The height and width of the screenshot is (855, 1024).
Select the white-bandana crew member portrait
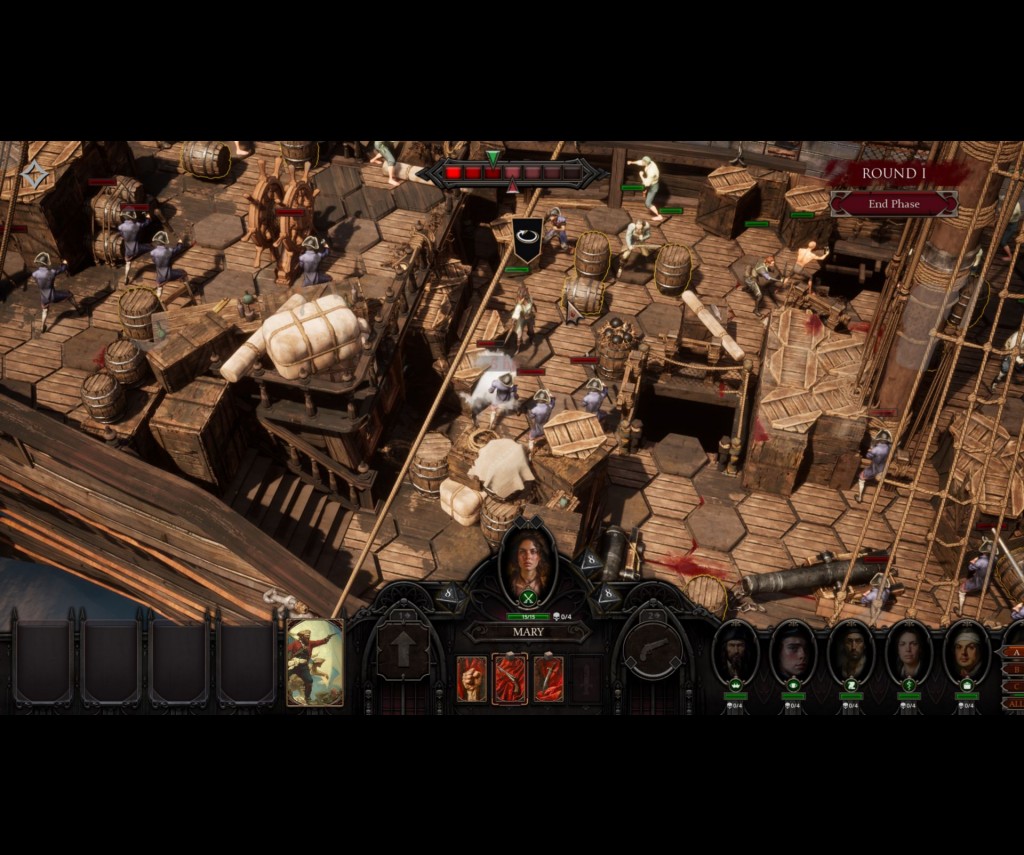click(966, 653)
